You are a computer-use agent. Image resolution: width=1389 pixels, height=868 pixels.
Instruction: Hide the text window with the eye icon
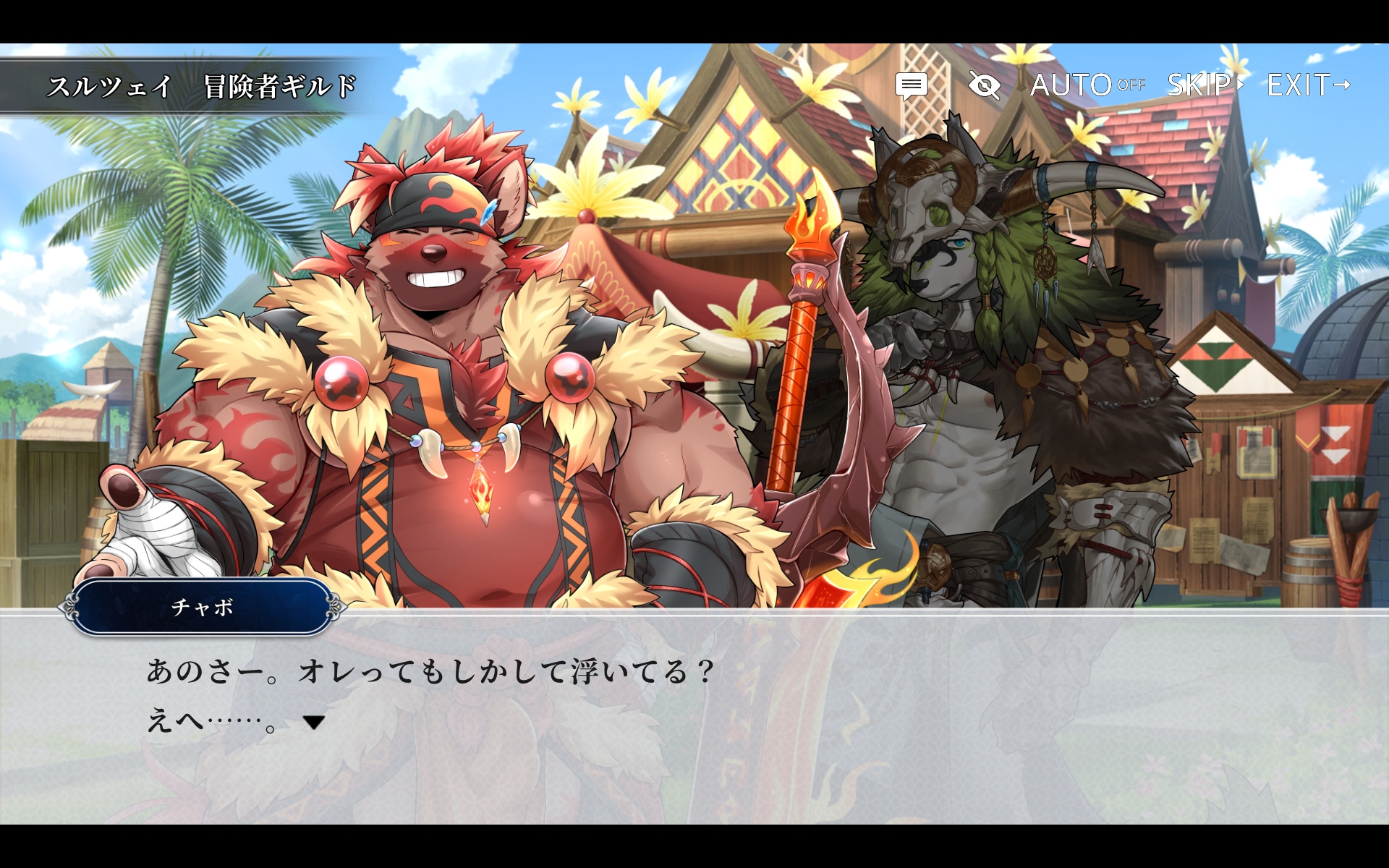[984, 86]
